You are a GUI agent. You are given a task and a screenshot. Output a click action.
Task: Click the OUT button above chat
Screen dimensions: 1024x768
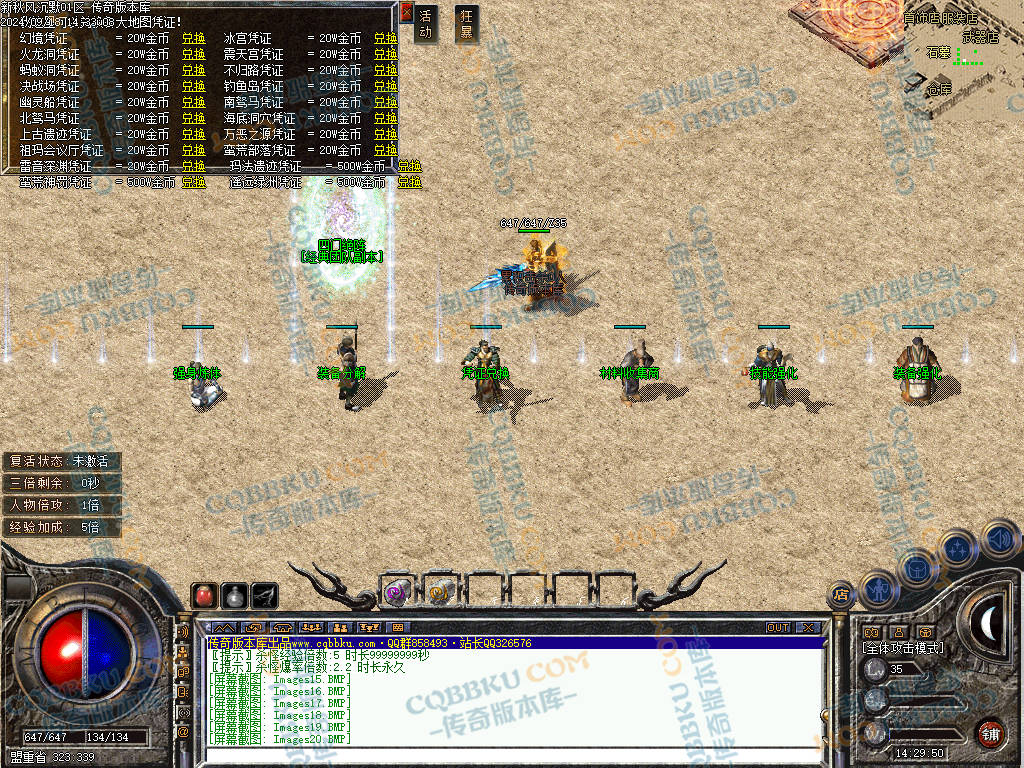tap(778, 628)
